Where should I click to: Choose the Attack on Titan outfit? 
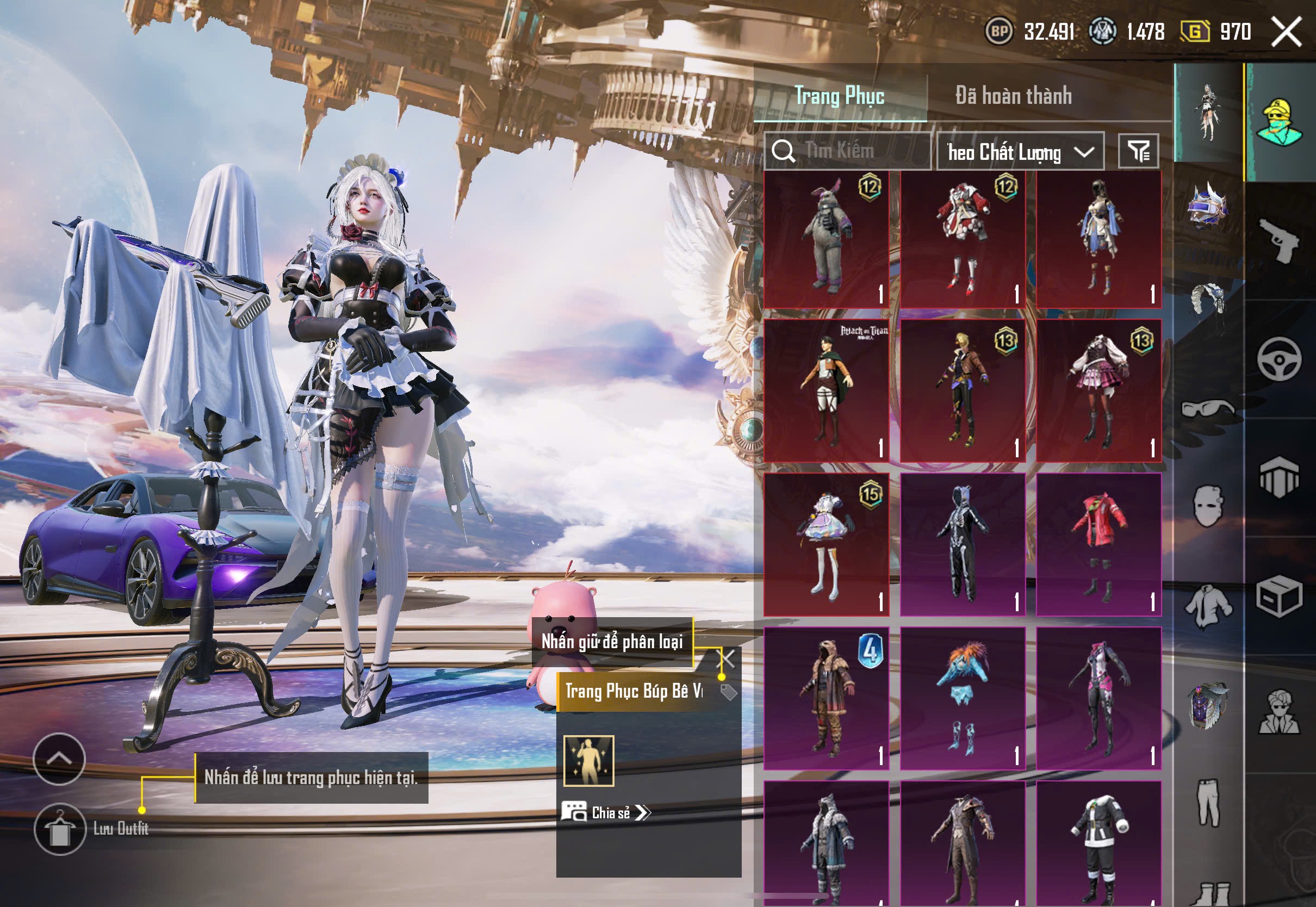click(826, 391)
